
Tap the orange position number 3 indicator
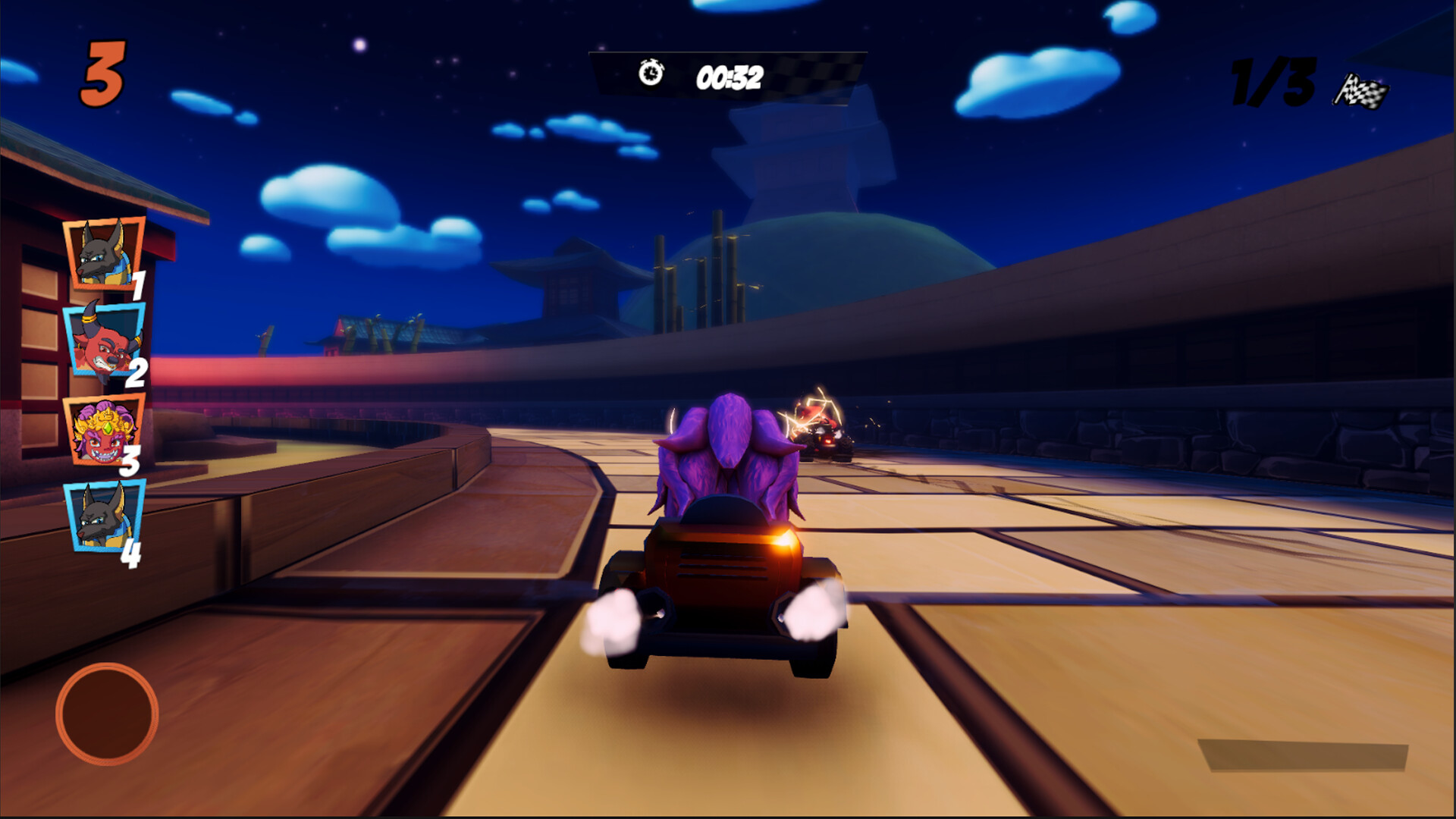coord(107,71)
